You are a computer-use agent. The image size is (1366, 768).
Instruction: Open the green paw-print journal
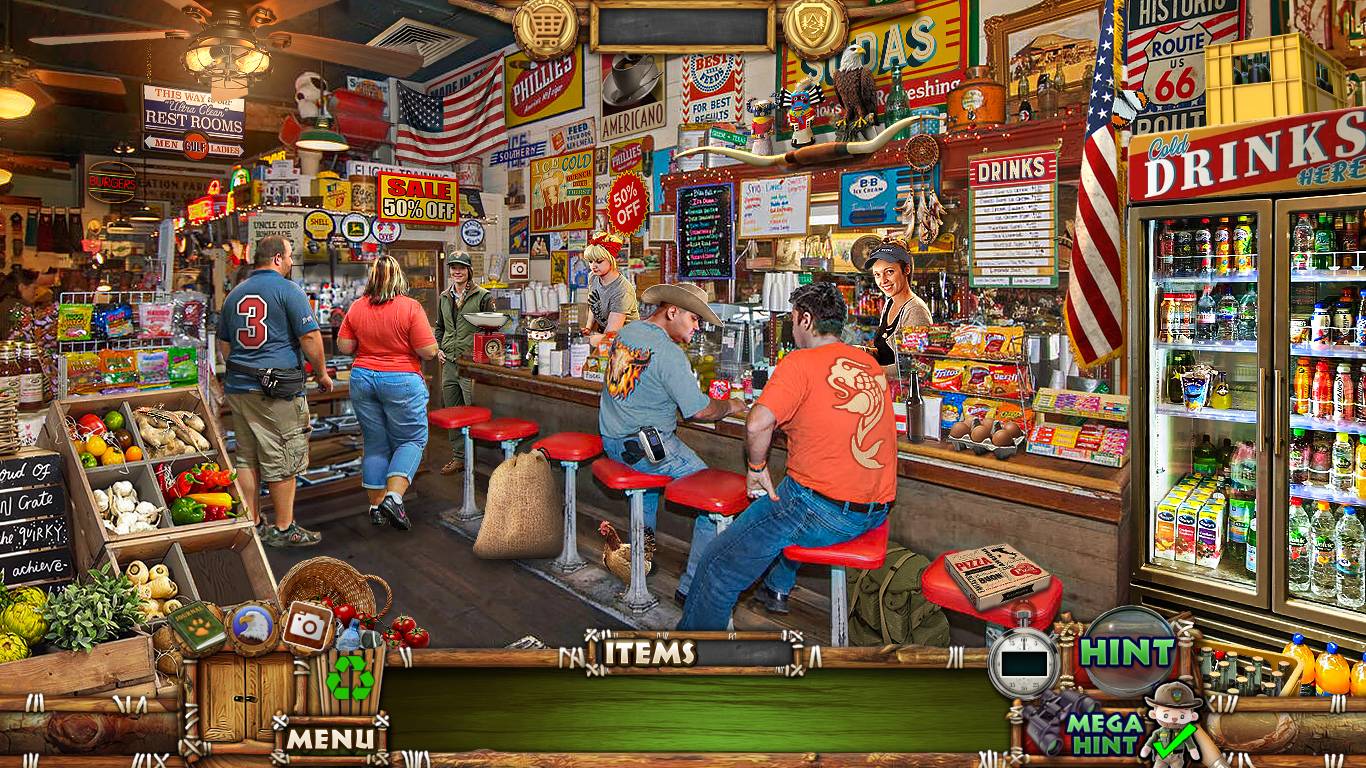pos(196,626)
